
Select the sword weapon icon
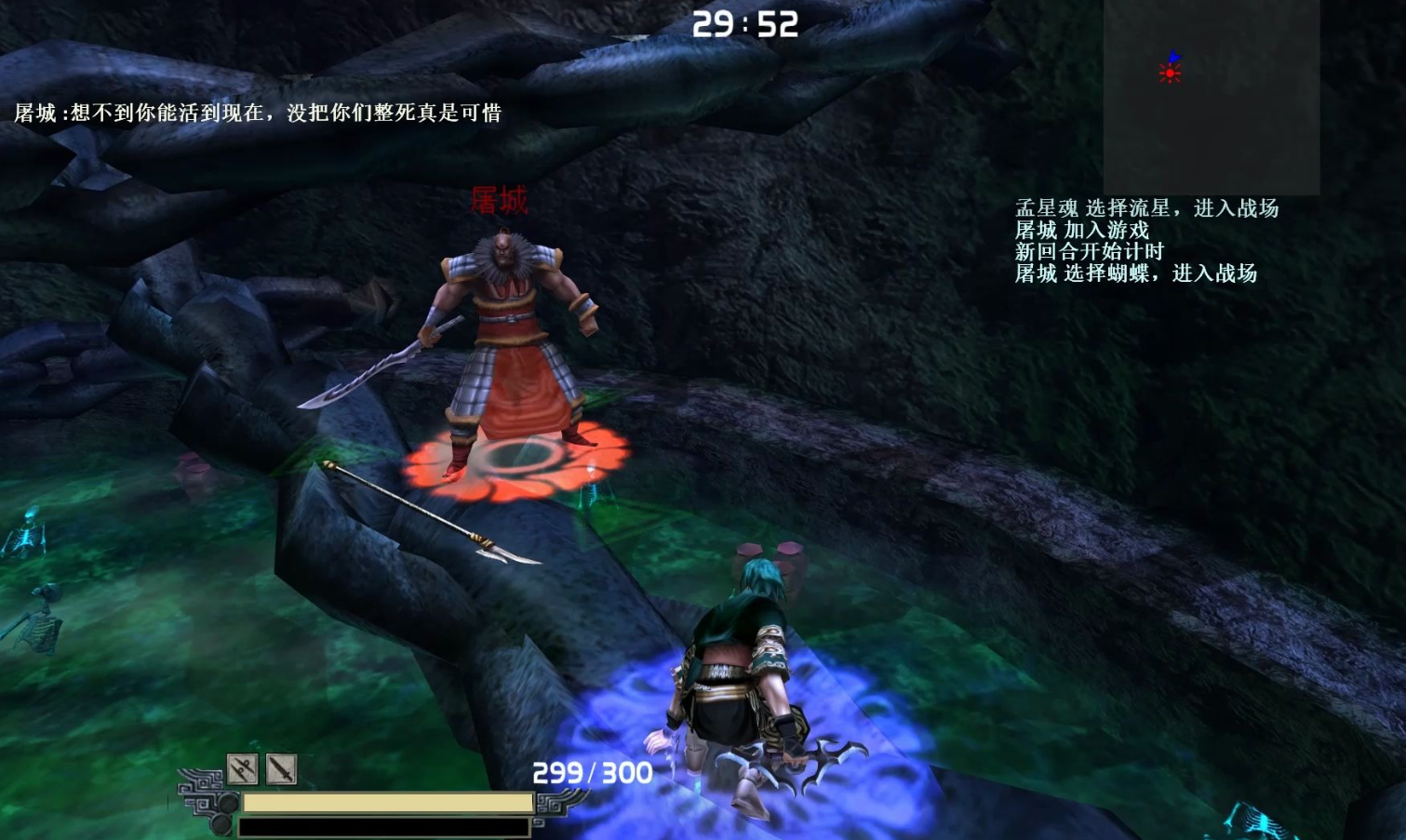pos(281,769)
